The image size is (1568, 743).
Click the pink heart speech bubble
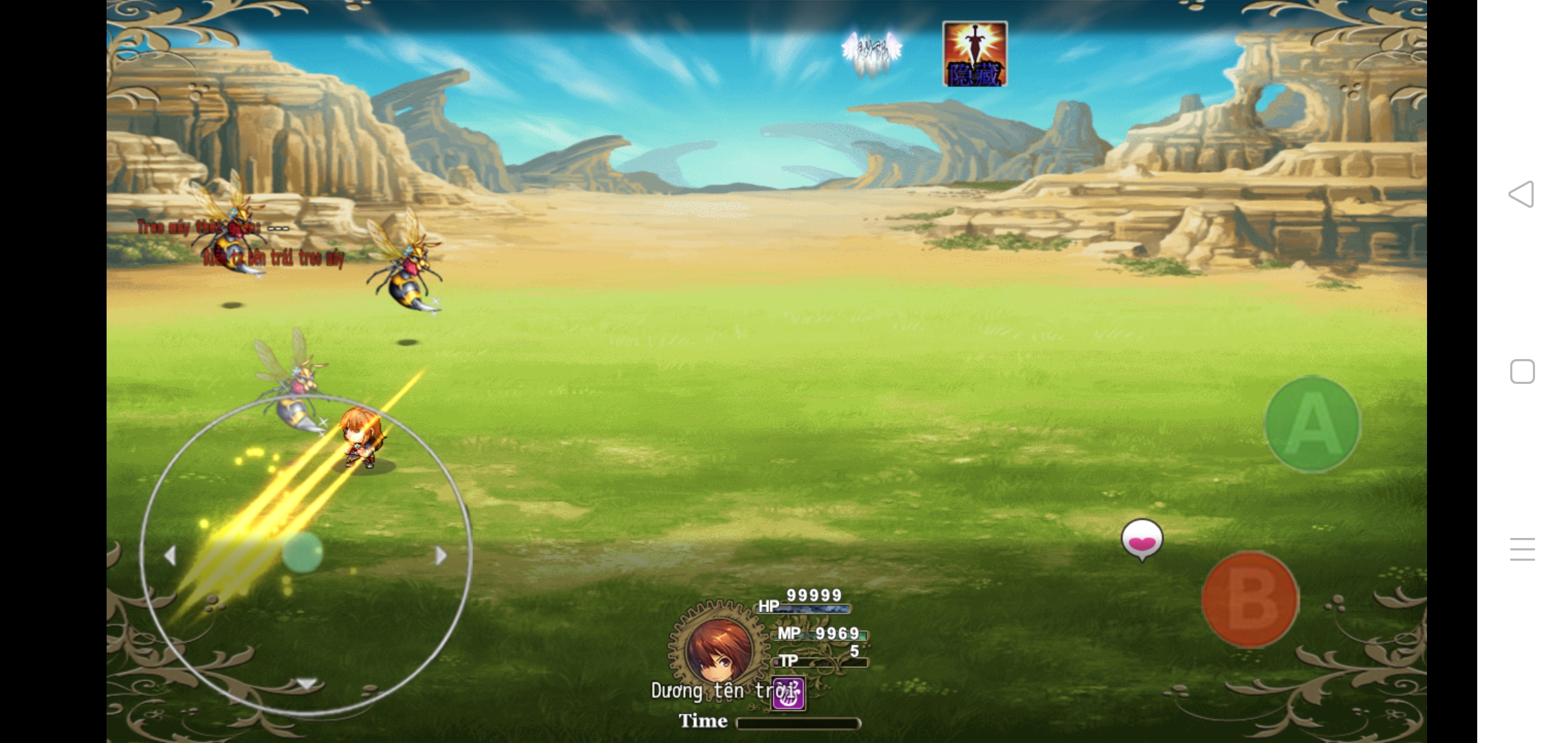[x=1142, y=539]
